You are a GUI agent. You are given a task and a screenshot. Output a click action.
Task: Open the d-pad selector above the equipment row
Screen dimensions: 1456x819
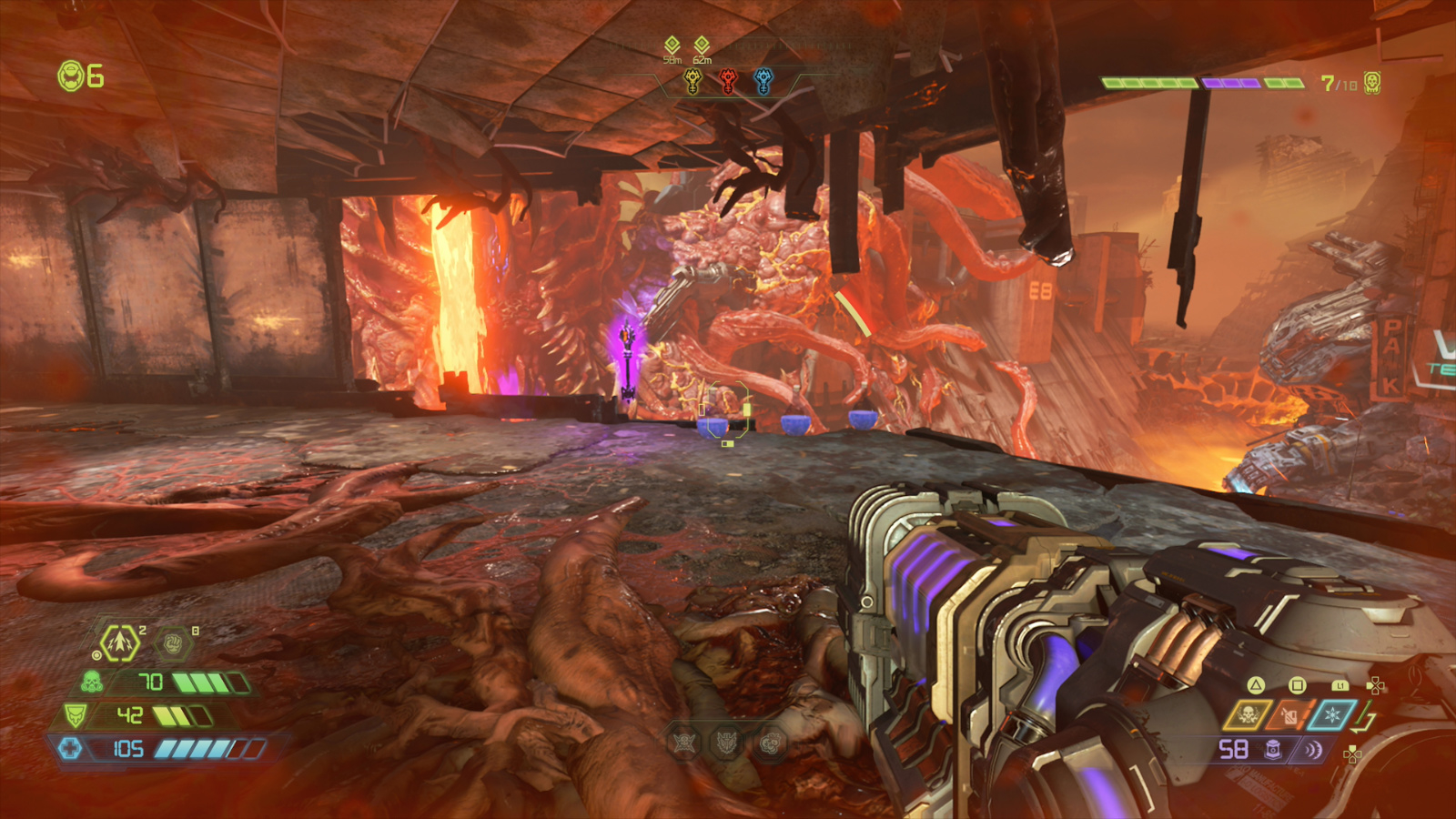1376,686
